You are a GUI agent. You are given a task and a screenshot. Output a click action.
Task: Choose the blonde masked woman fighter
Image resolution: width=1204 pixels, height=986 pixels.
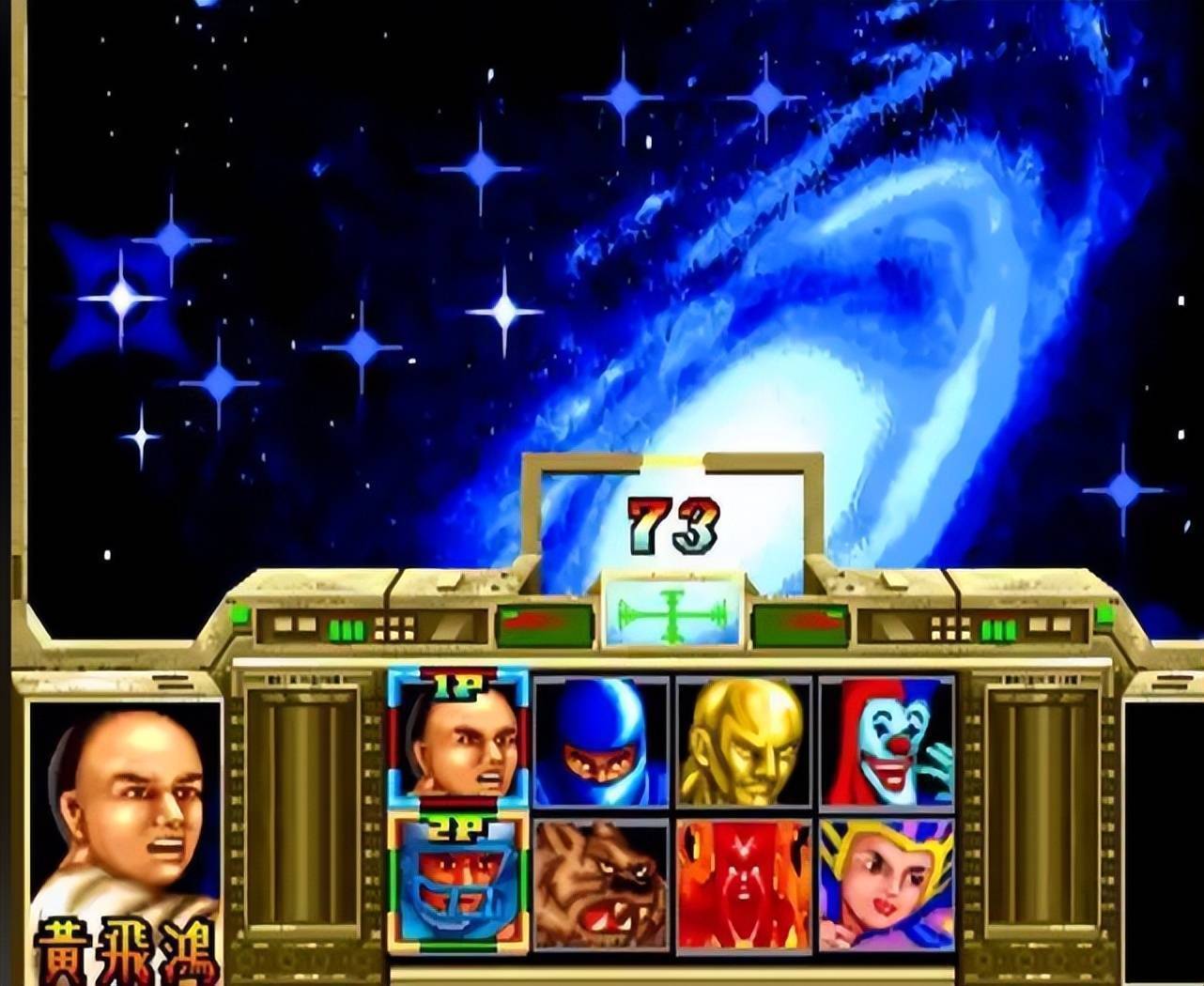click(x=886, y=884)
